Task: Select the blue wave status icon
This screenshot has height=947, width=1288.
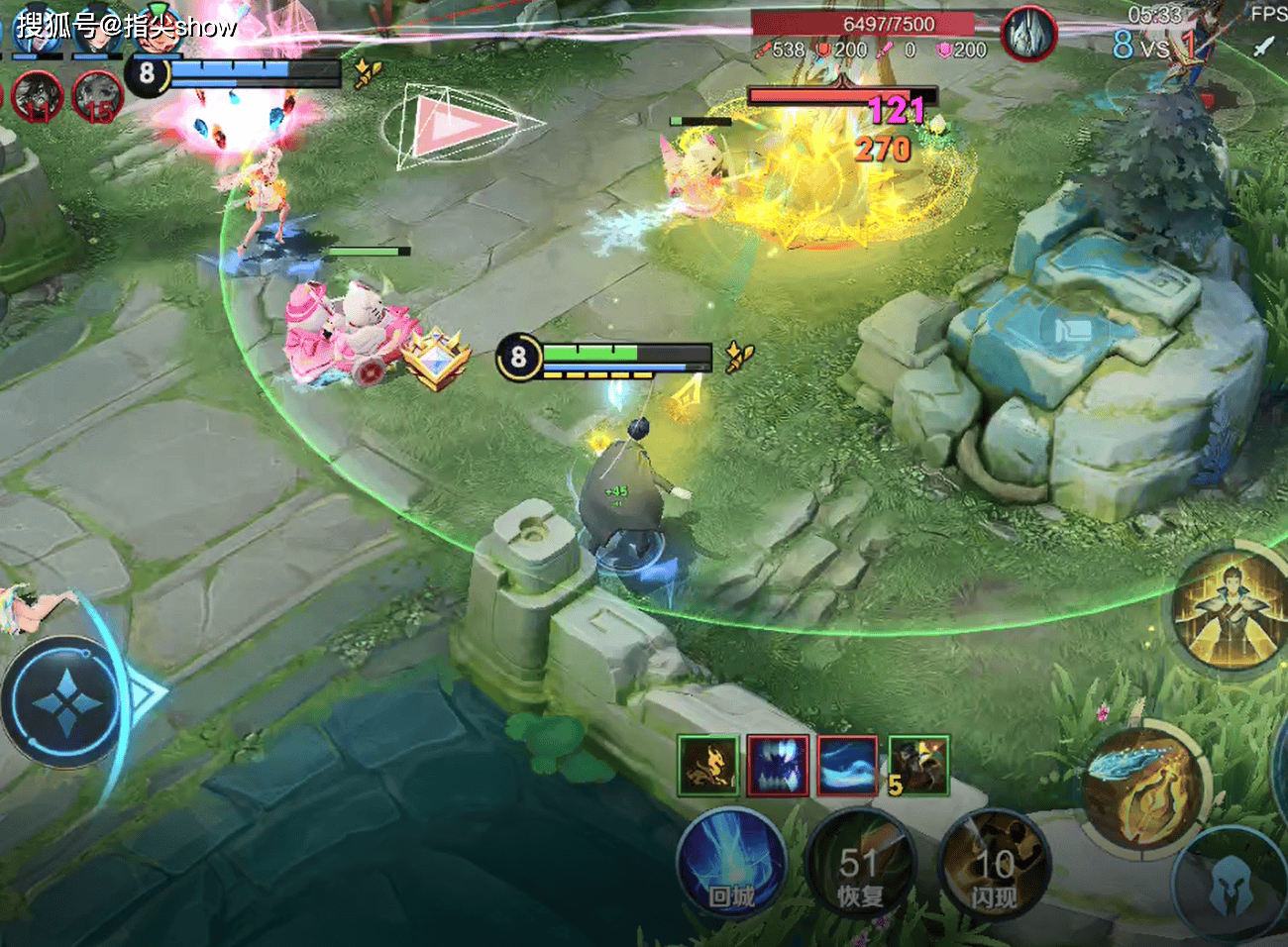Action: click(x=847, y=766)
